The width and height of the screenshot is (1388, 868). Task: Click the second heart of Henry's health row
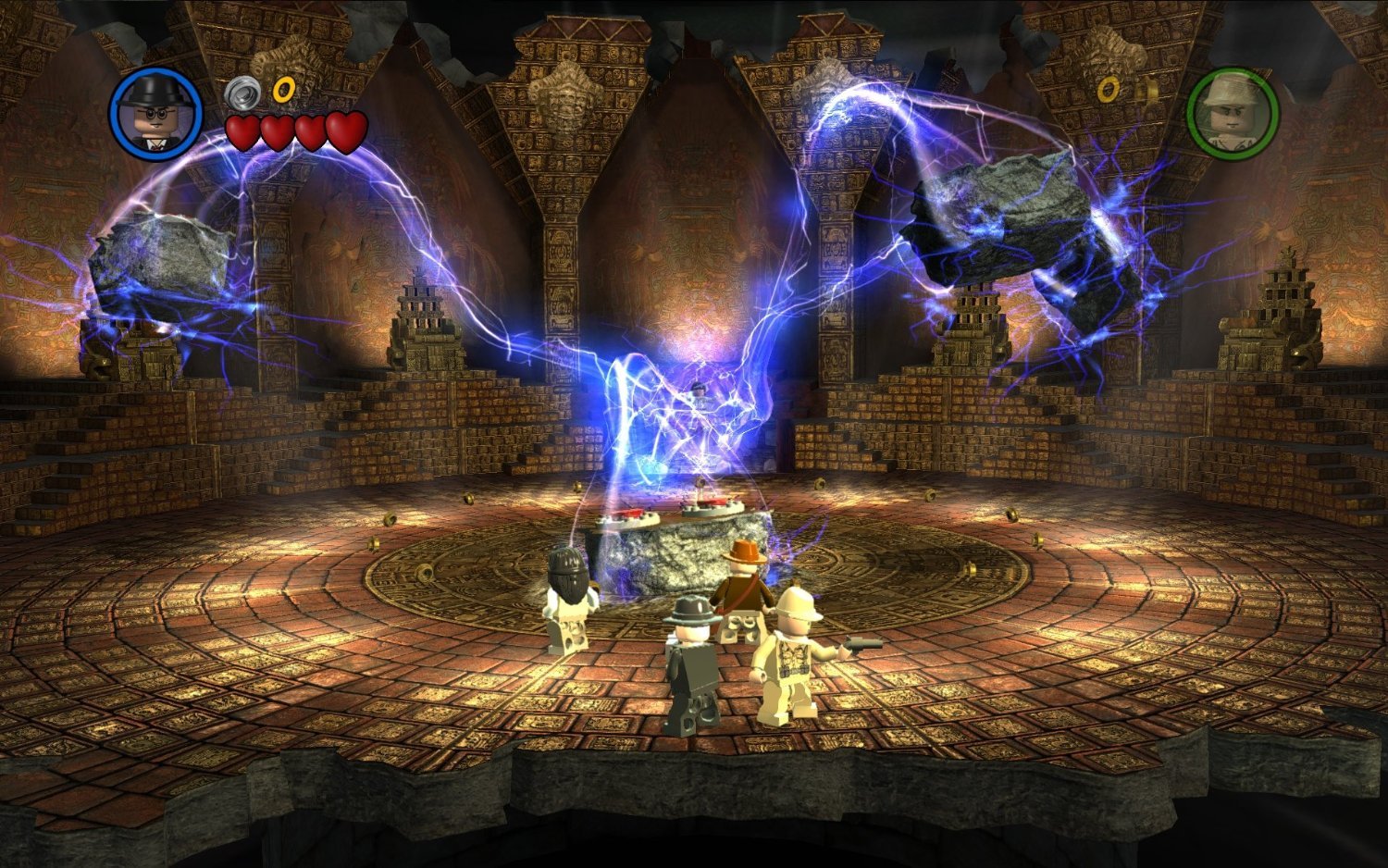279,130
